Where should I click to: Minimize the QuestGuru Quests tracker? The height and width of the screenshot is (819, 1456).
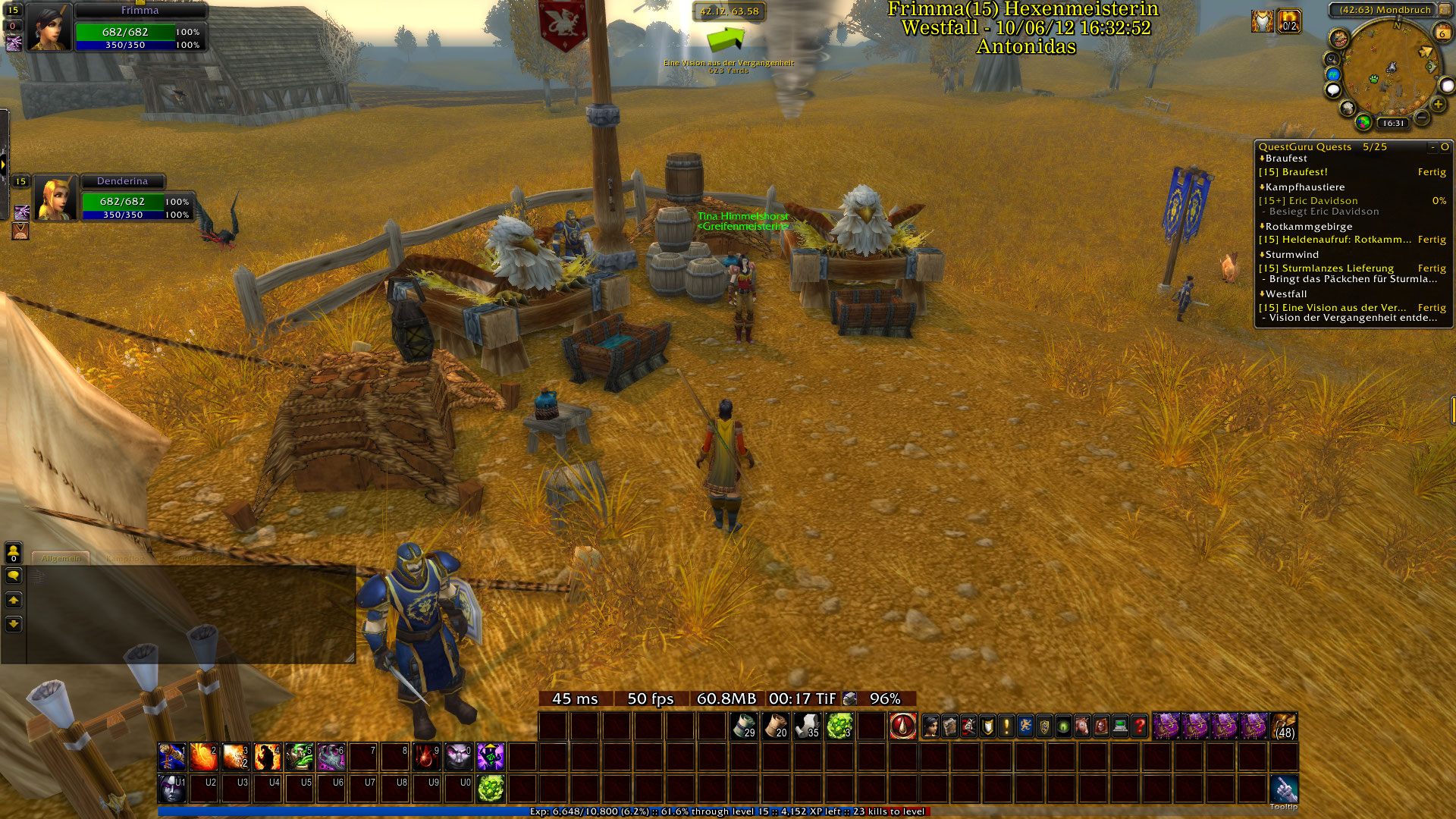(x=1432, y=147)
